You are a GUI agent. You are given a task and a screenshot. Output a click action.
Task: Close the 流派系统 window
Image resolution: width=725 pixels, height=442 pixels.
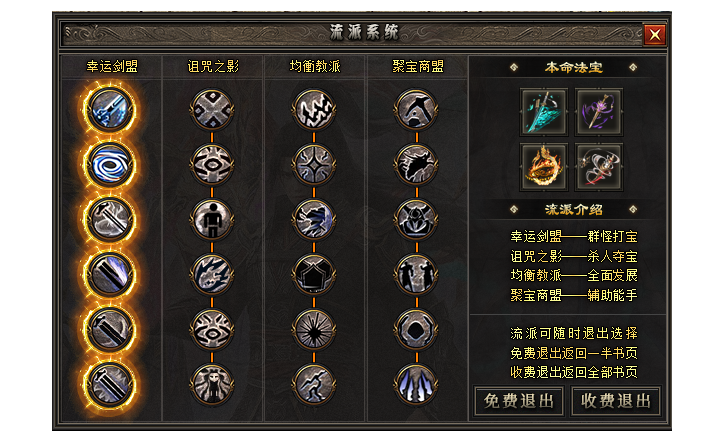click(655, 35)
